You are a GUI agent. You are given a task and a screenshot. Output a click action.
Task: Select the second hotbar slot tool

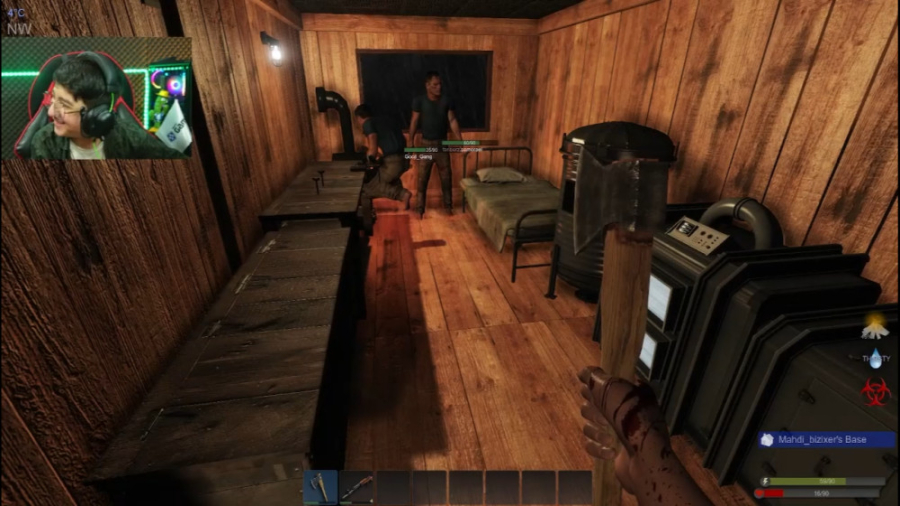pyautogui.click(x=357, y=487)
